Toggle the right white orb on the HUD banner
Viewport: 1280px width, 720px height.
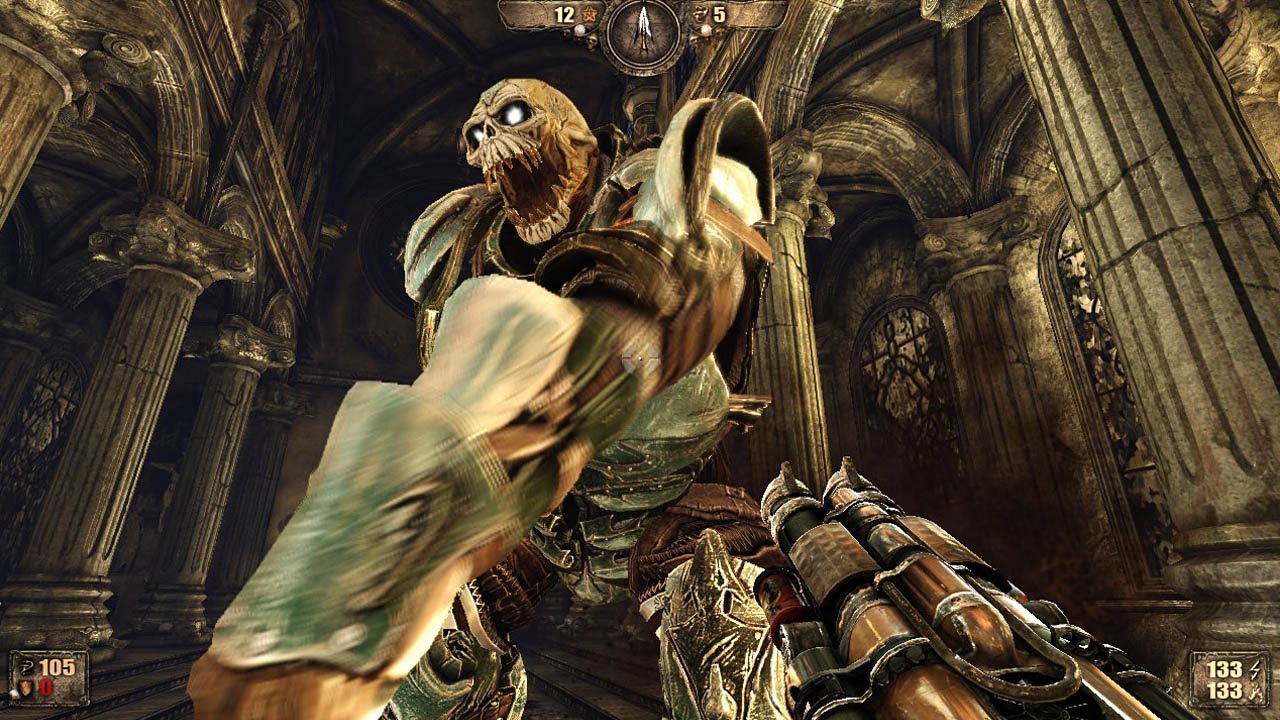pos(706,29)
